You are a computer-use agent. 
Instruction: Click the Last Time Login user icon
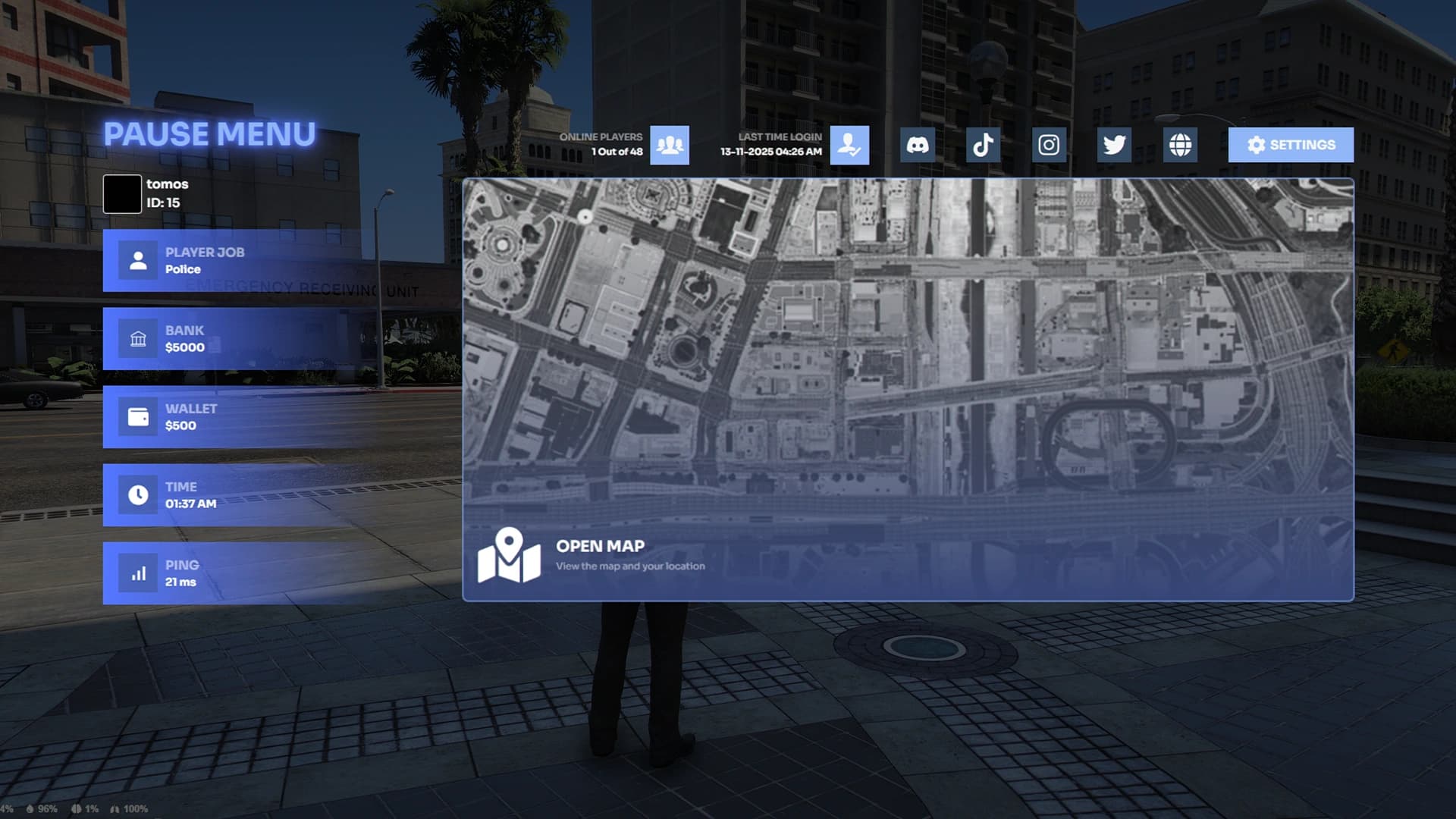click(849, 144)
